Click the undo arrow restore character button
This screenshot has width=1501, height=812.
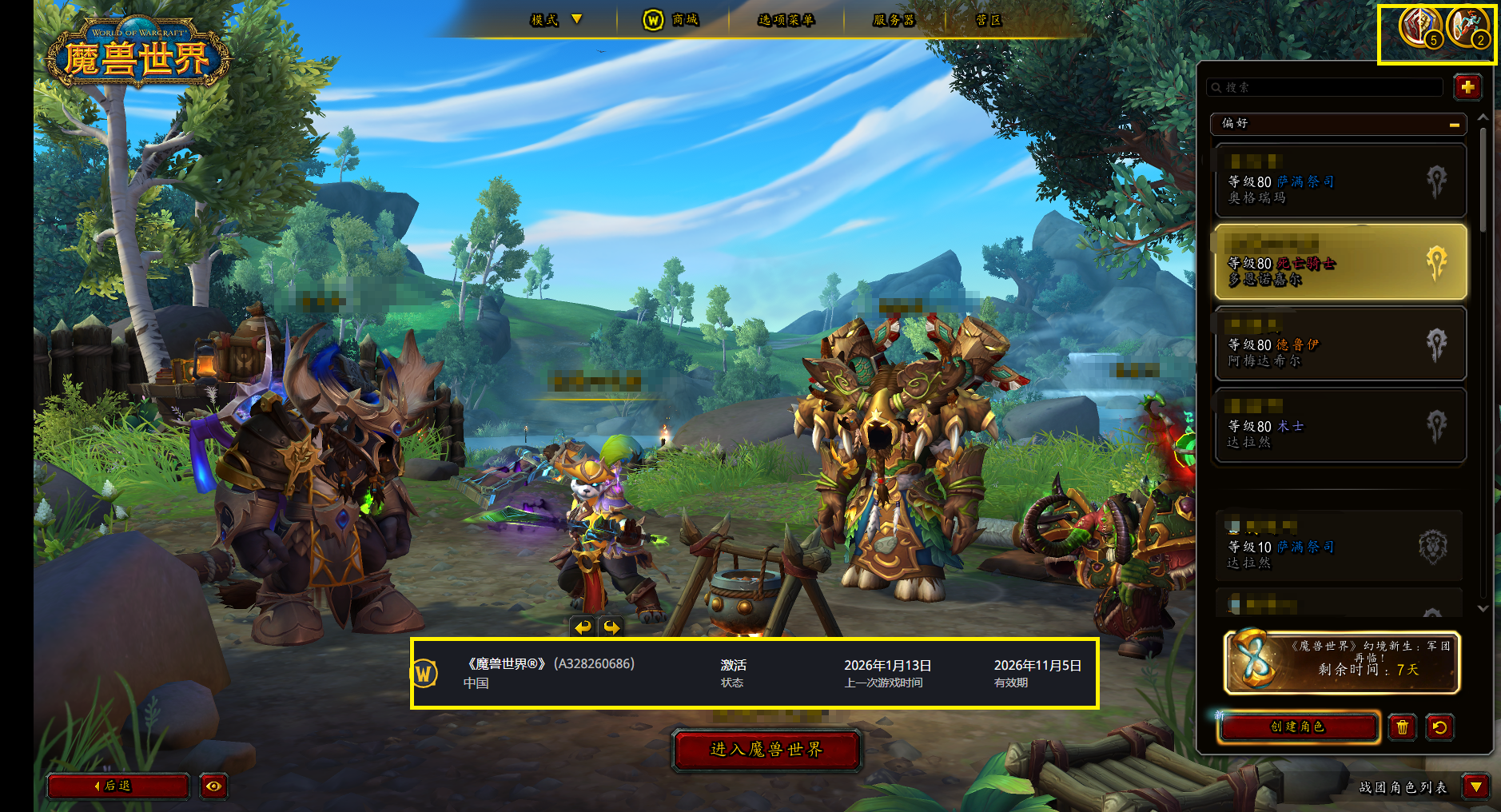(1439, 727)
